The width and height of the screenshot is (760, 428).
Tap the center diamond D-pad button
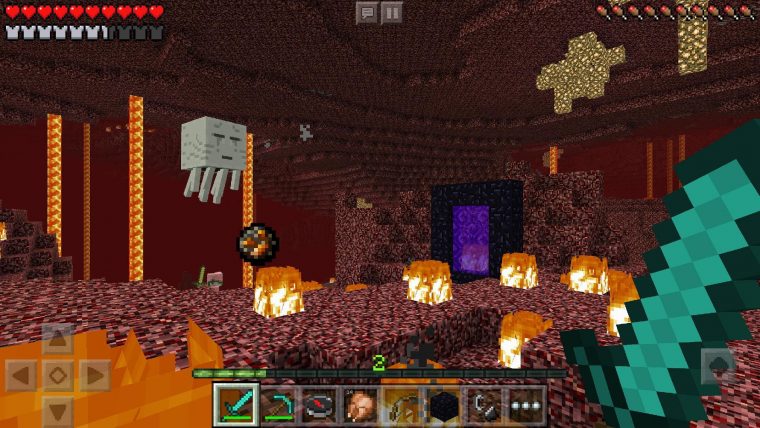coord(58,375)
